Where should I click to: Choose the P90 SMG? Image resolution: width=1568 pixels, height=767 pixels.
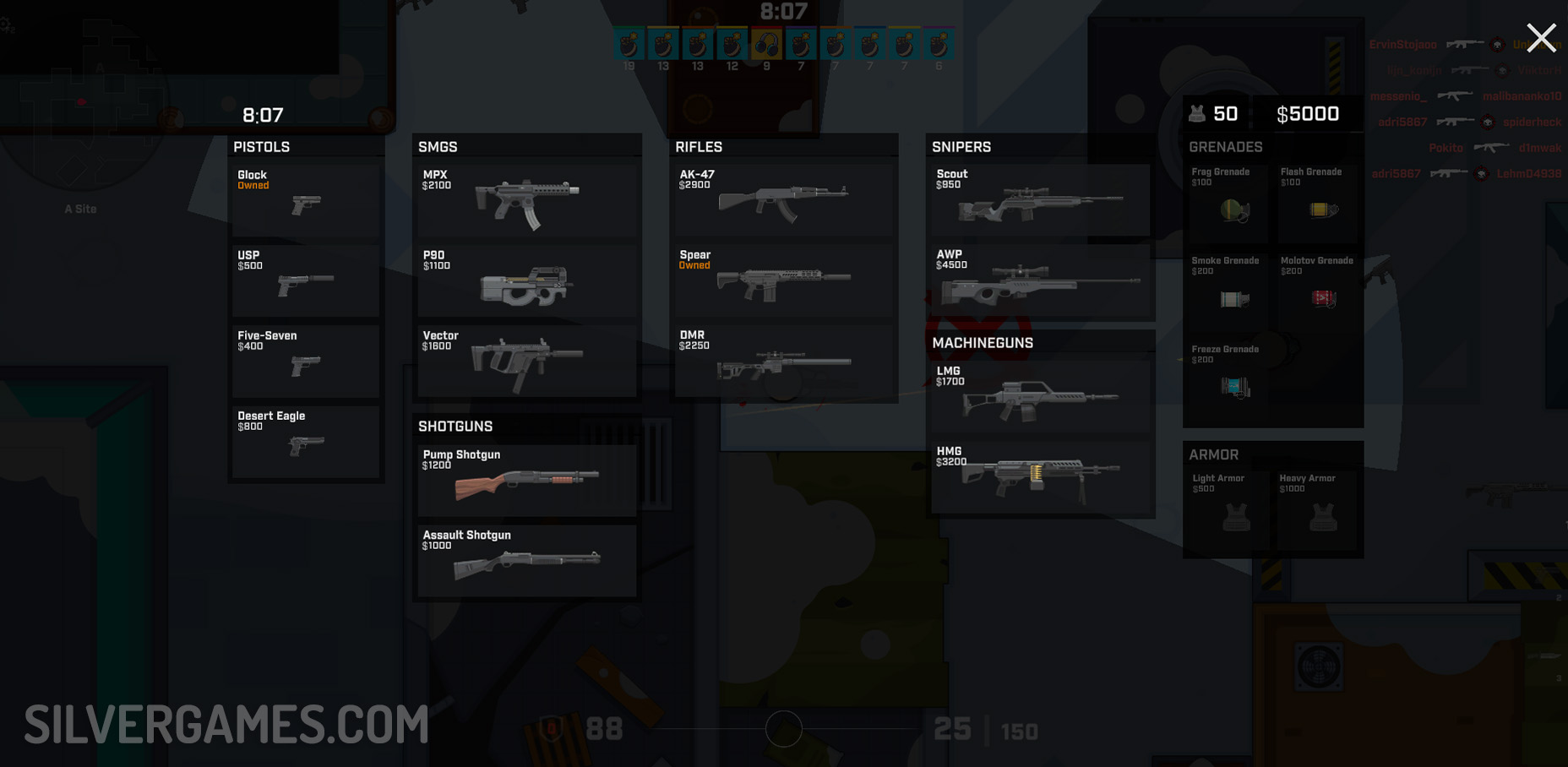526,281
